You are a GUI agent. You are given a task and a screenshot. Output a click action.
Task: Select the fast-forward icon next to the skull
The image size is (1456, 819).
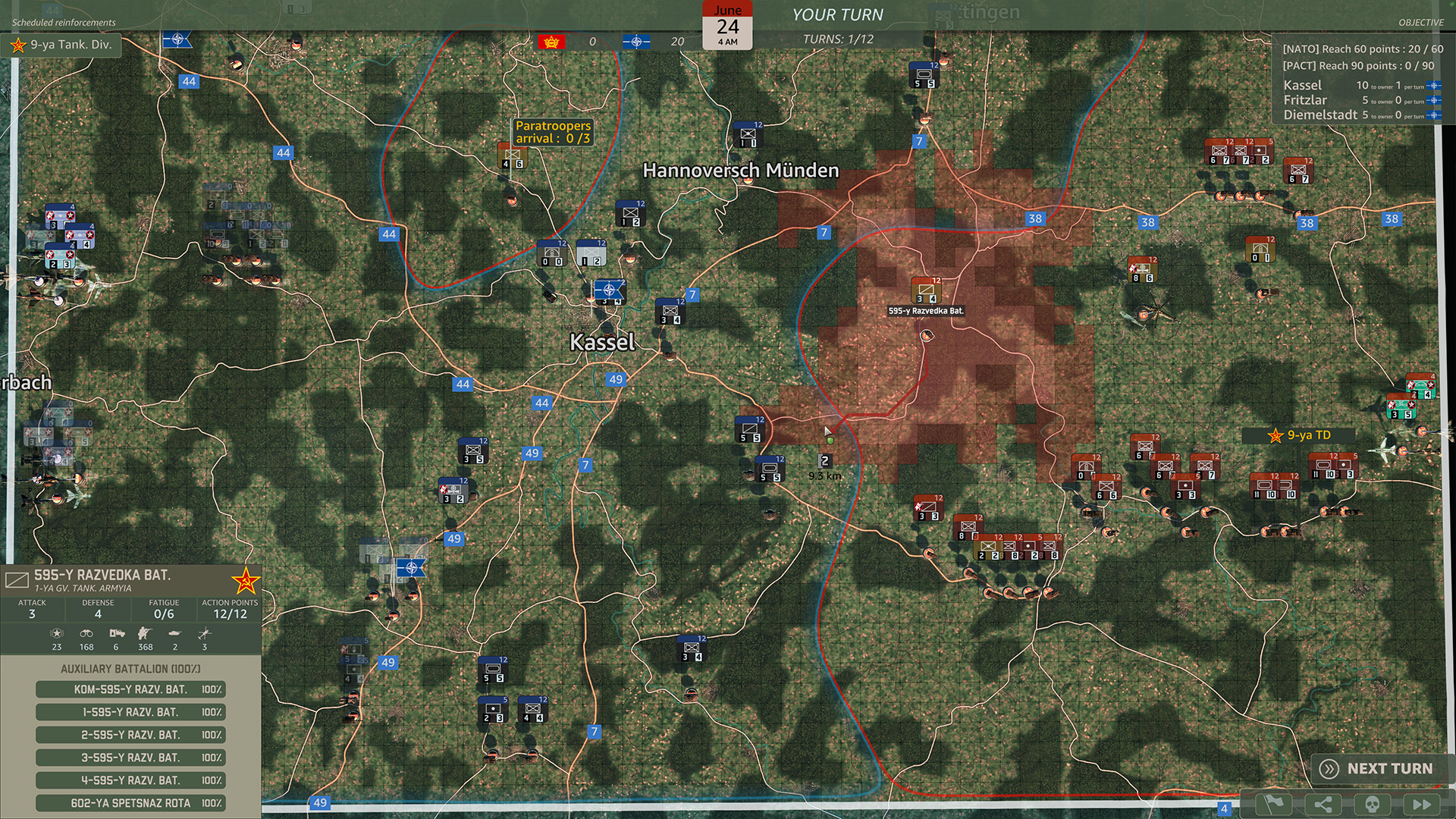[1420, 805]
